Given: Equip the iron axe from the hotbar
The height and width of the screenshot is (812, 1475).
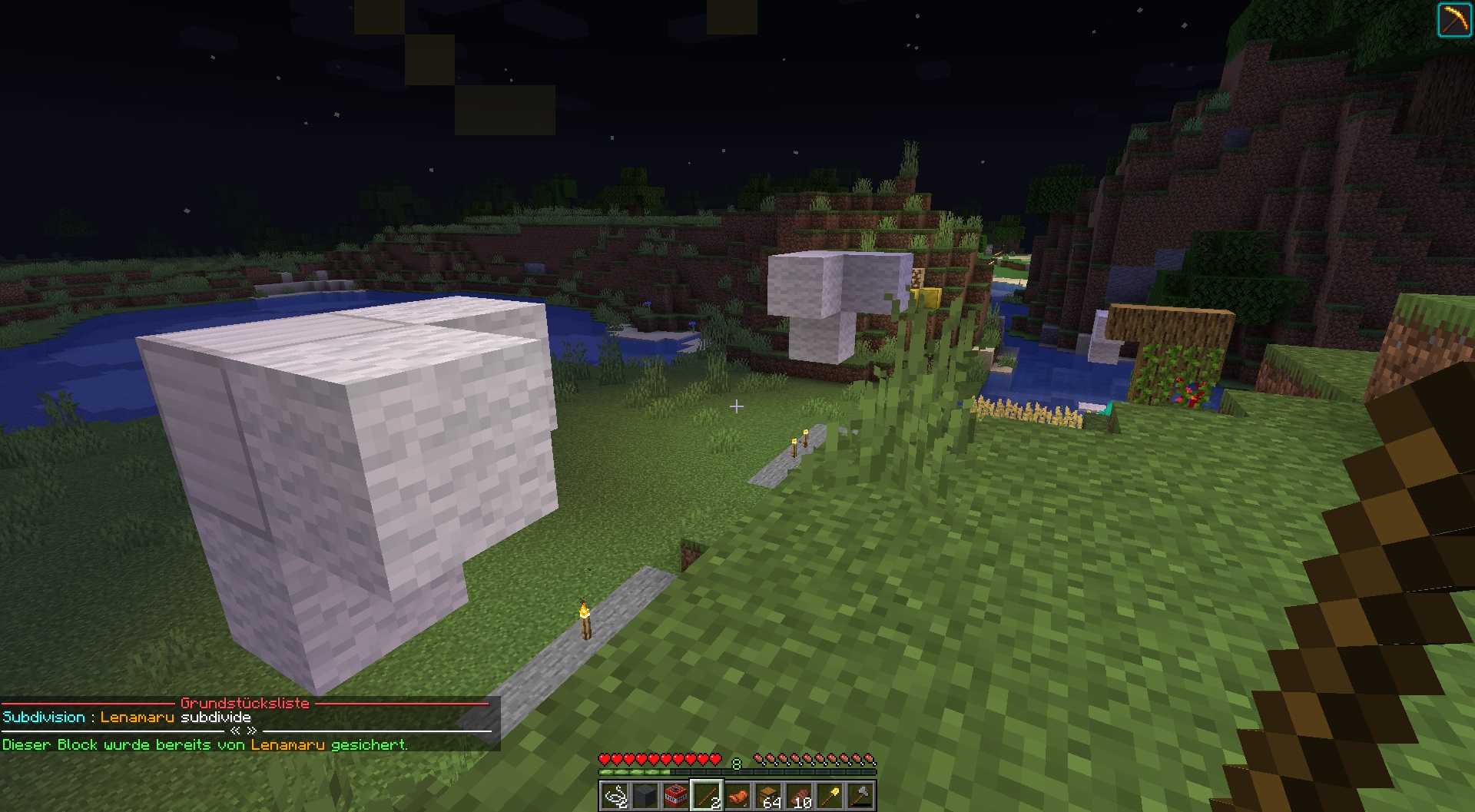Looking at the screenshot, I should (860, 796).
